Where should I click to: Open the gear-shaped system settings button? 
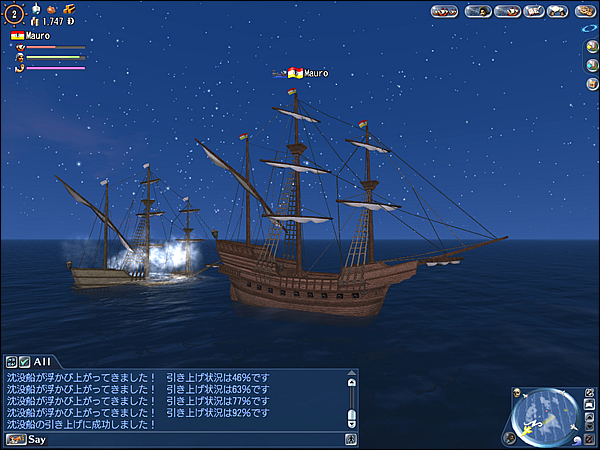584,12
